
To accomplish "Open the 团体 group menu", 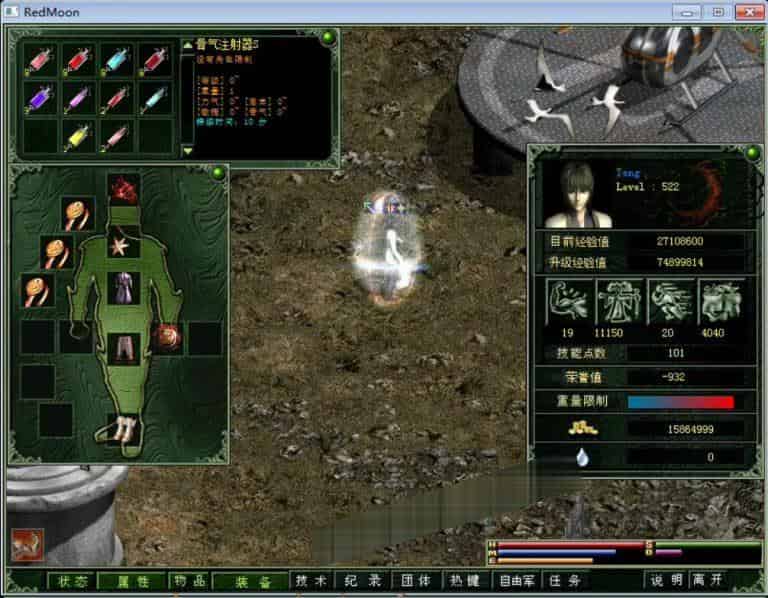I will click(x=416, y=580).
